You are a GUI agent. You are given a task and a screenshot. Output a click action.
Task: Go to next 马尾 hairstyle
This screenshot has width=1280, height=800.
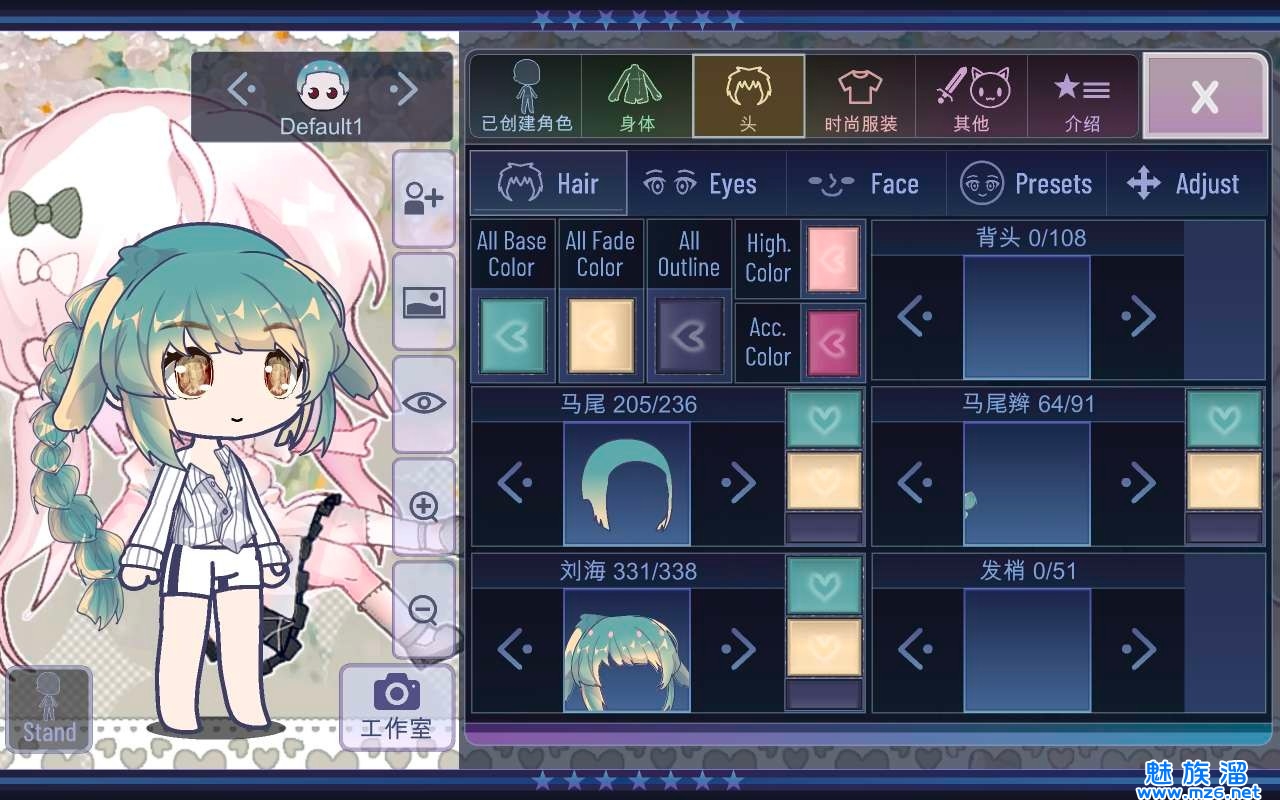(739, 484)
